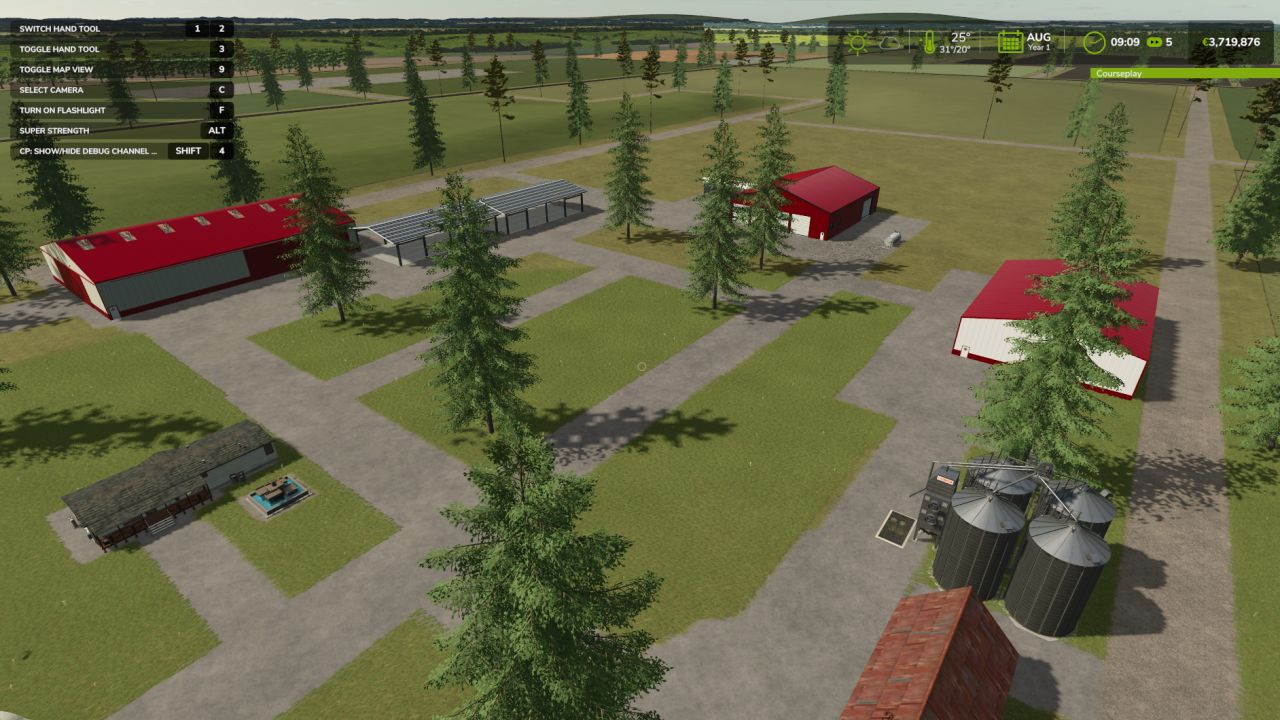Select the green coin icon beside the 5
The image size is (1280, 720).
coord(1156,43)
